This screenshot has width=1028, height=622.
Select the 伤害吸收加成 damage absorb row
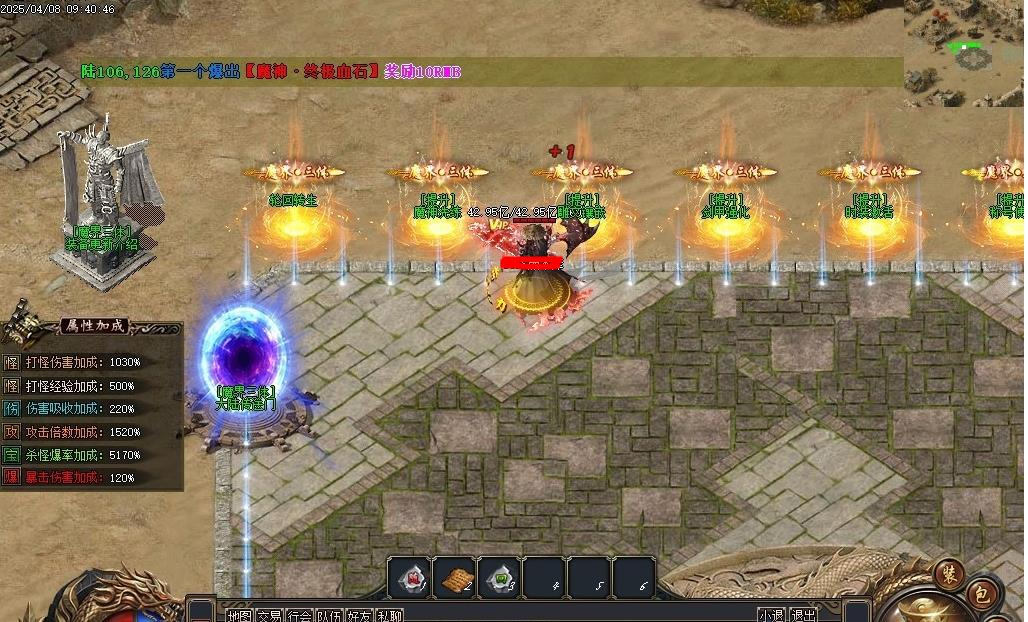(x=80, y=409)
